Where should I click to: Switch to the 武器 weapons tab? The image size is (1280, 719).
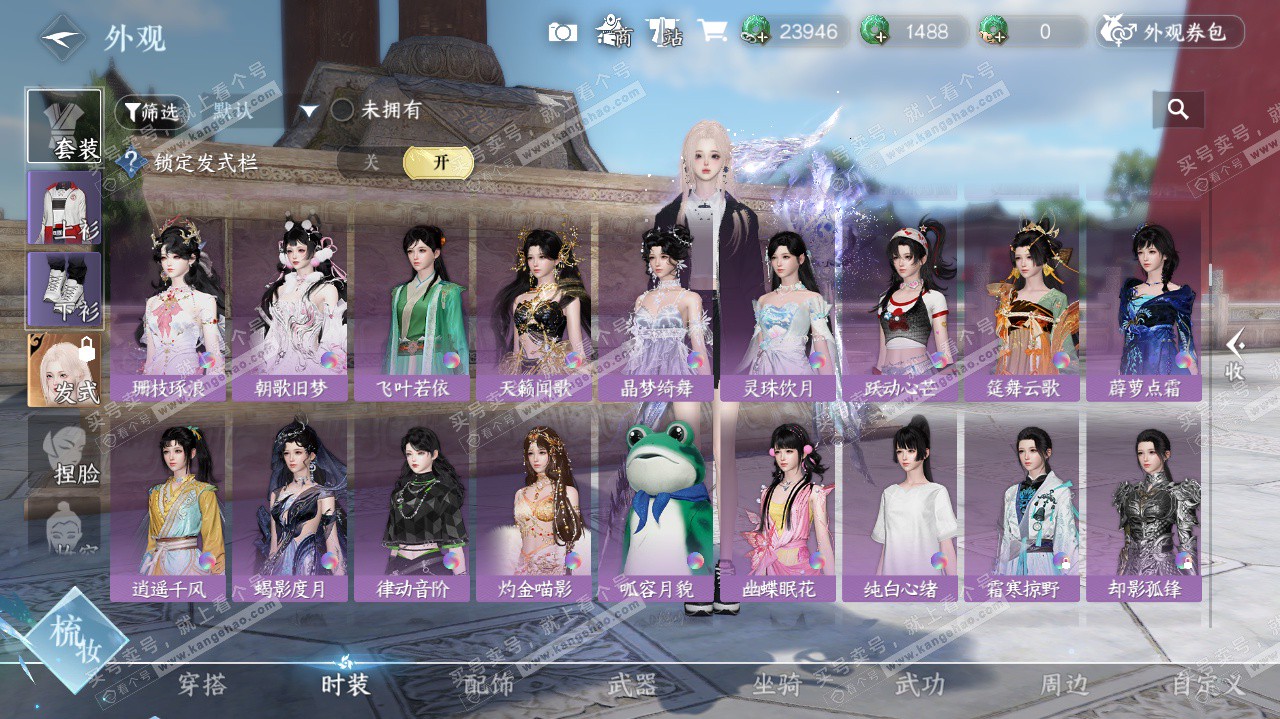coord(633,685)
